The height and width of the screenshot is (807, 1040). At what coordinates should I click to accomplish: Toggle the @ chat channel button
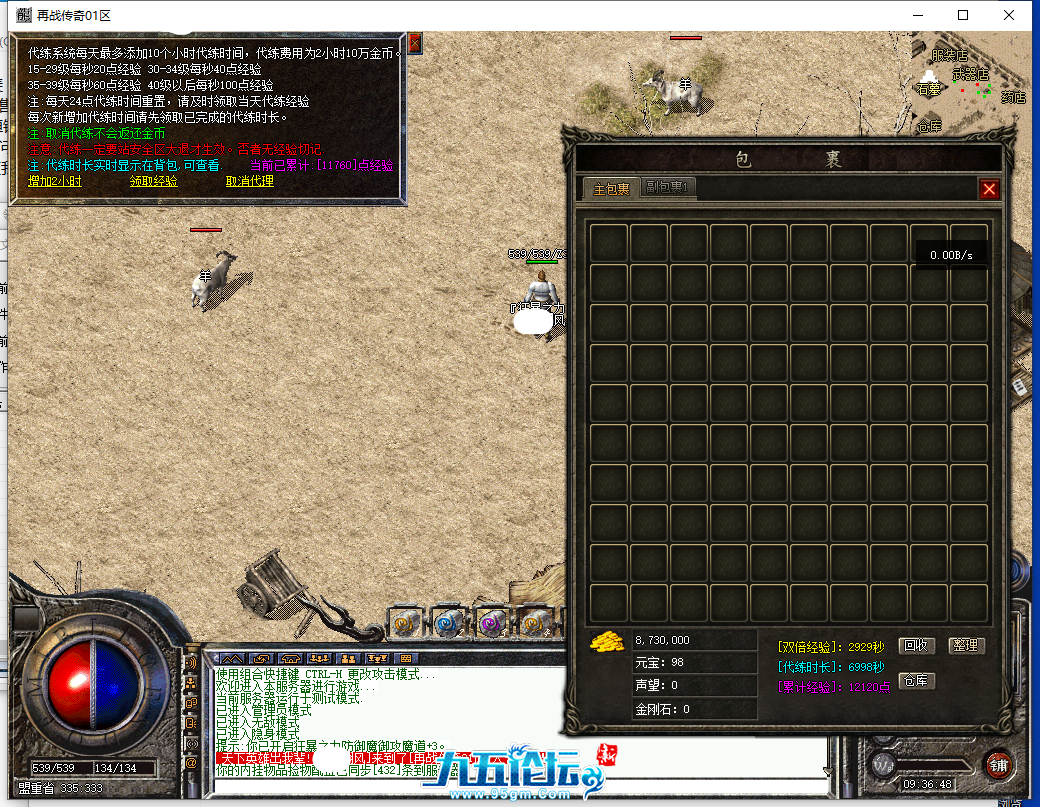pos(190,763)
